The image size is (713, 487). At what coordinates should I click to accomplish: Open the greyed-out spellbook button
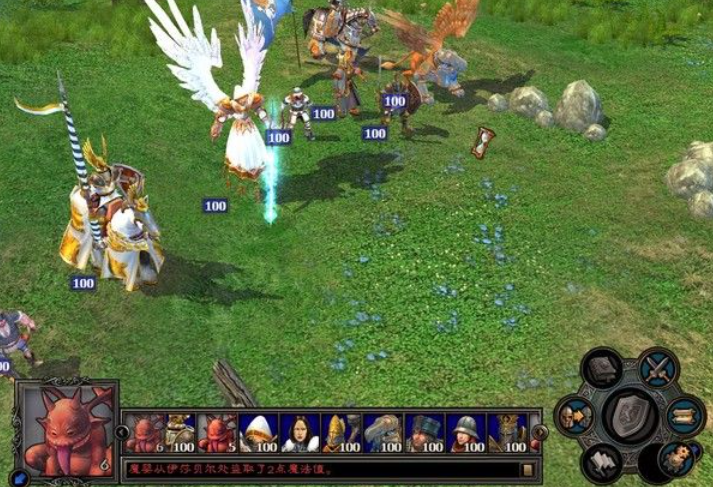click(x=603, y=370)
